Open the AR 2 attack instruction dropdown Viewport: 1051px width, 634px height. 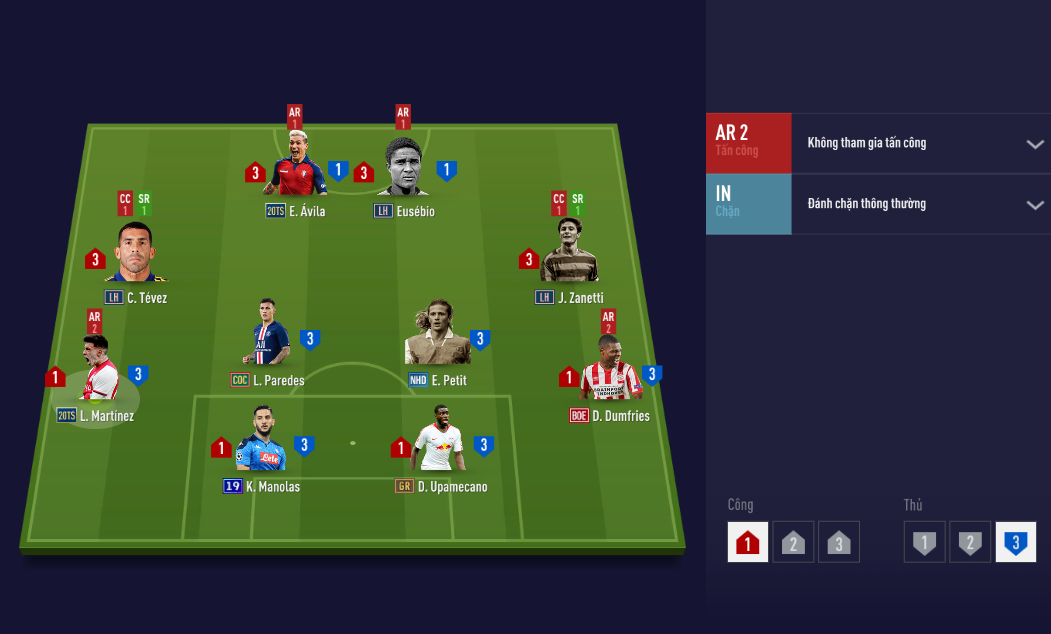coord(1034,144)
